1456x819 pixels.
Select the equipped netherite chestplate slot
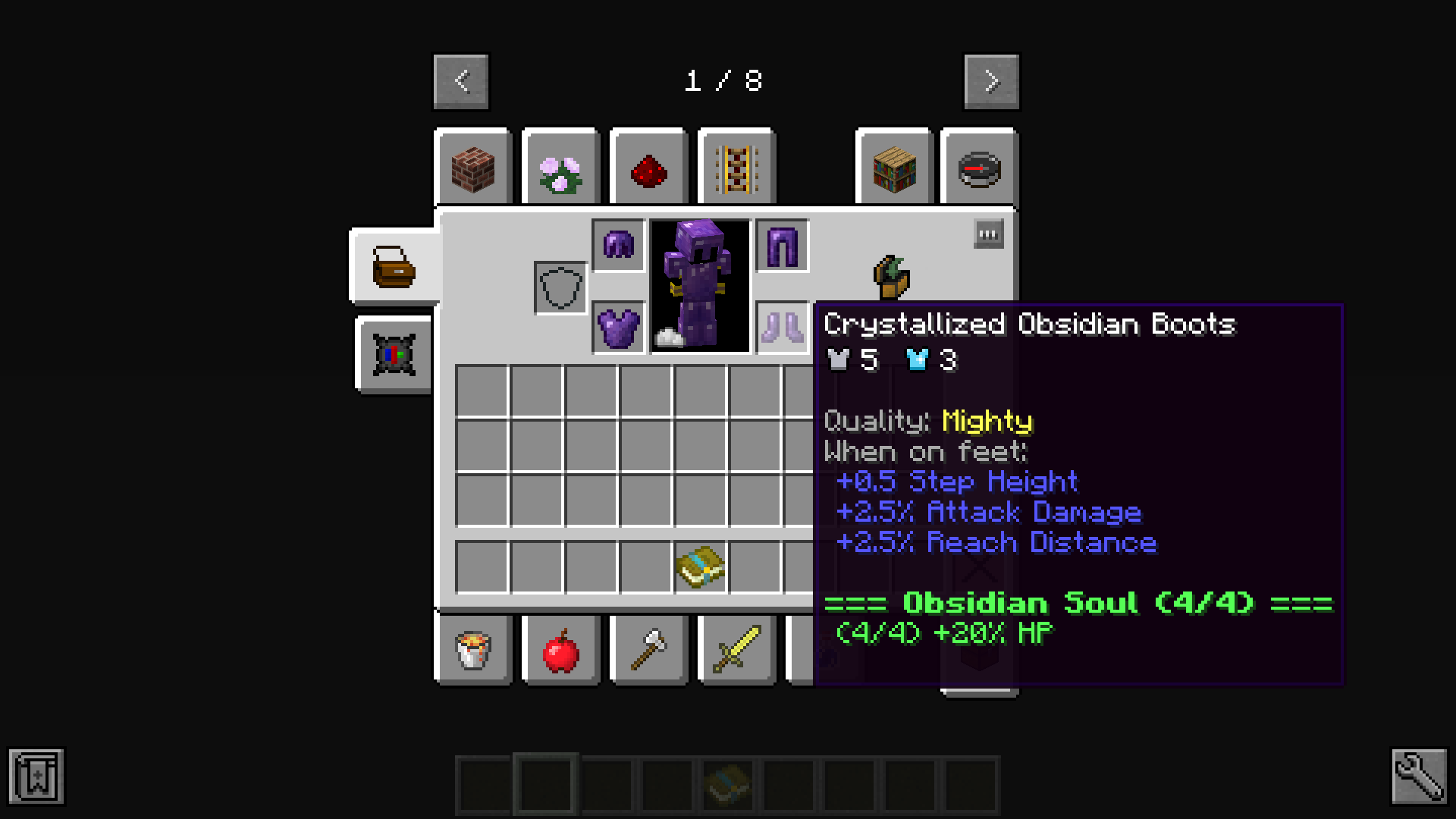[x=618, y=326]
